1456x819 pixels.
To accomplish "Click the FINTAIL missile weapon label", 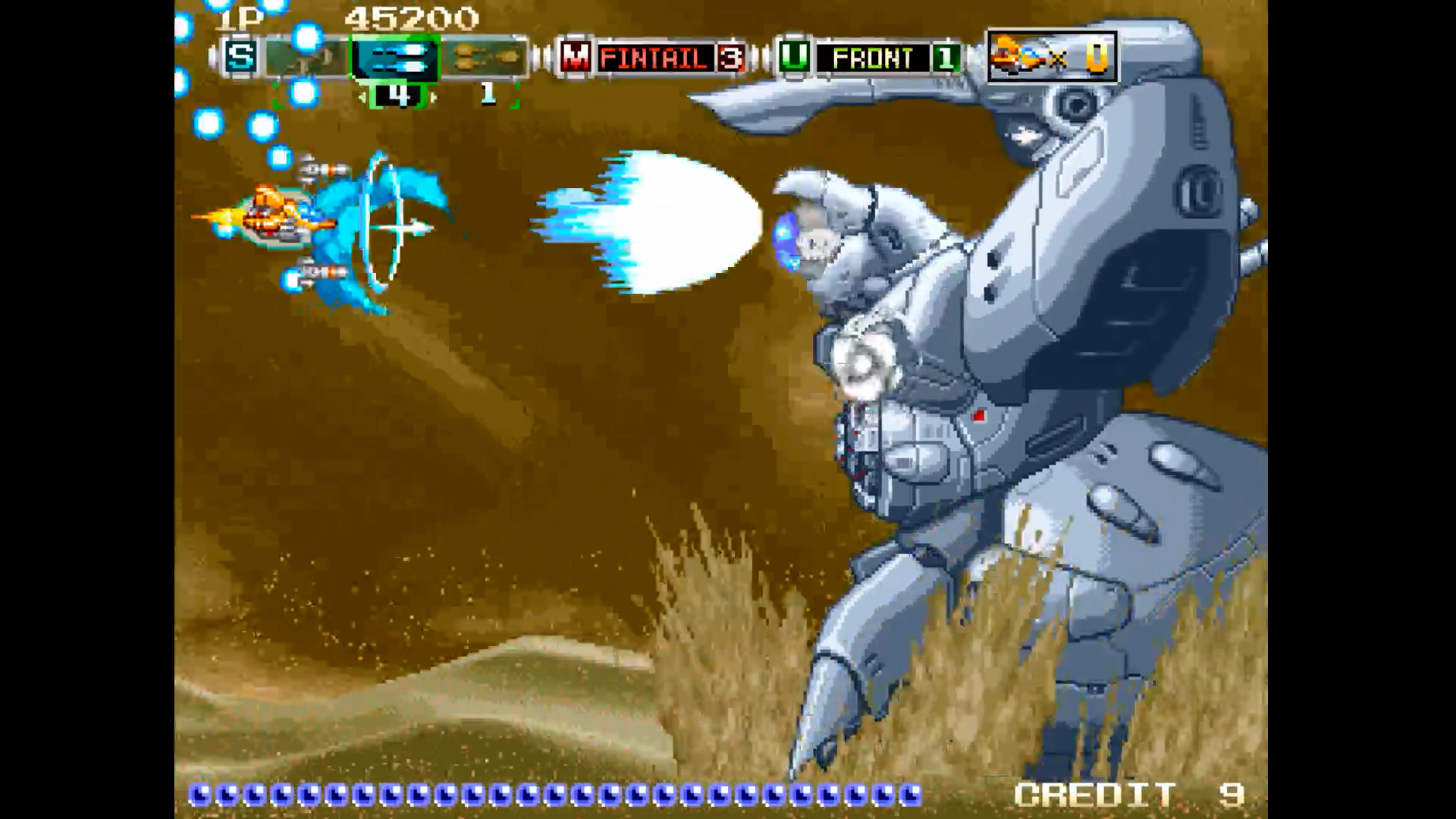I will point(653,58).
